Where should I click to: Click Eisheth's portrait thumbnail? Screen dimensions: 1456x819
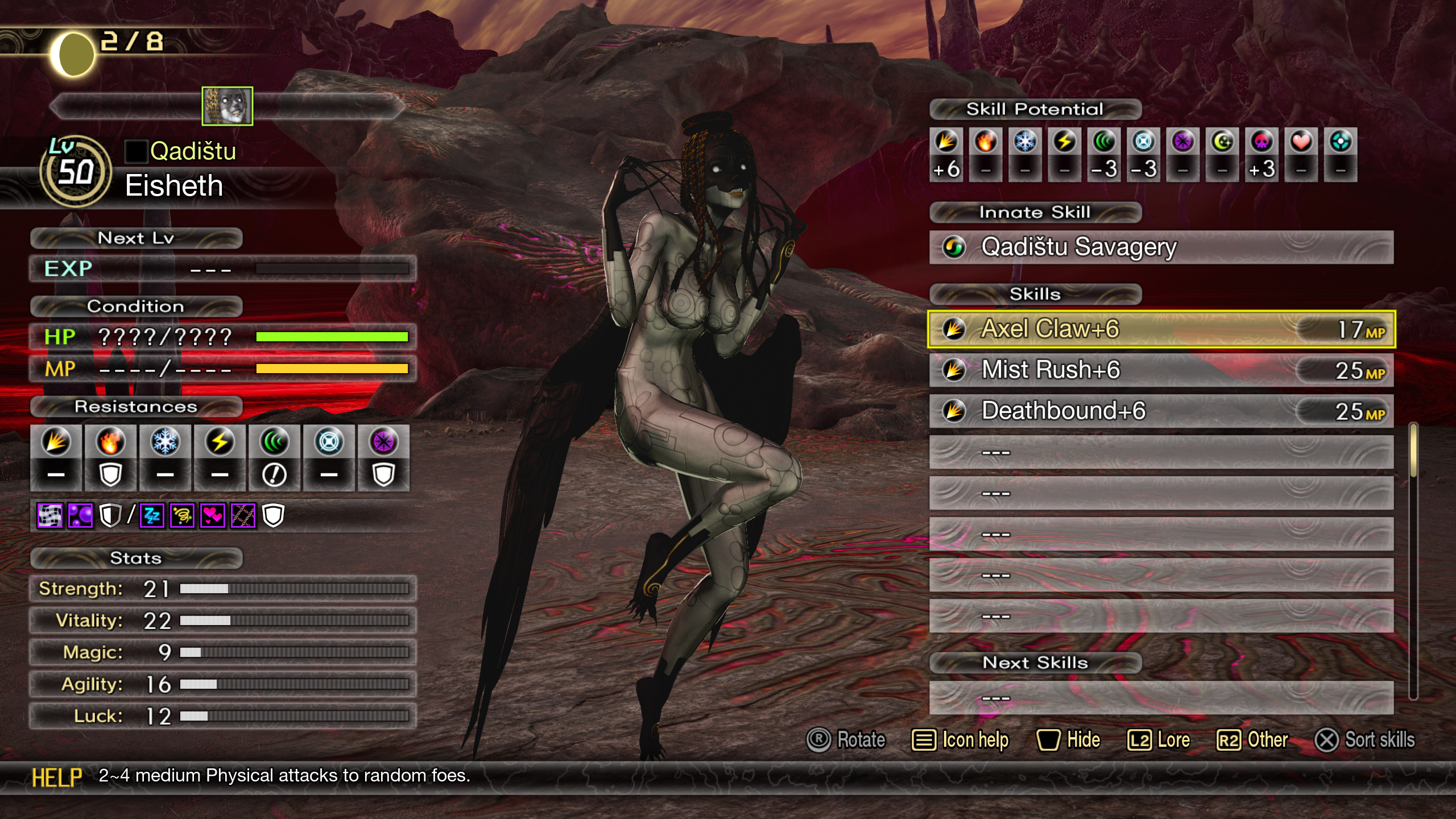tap(227, 106)
